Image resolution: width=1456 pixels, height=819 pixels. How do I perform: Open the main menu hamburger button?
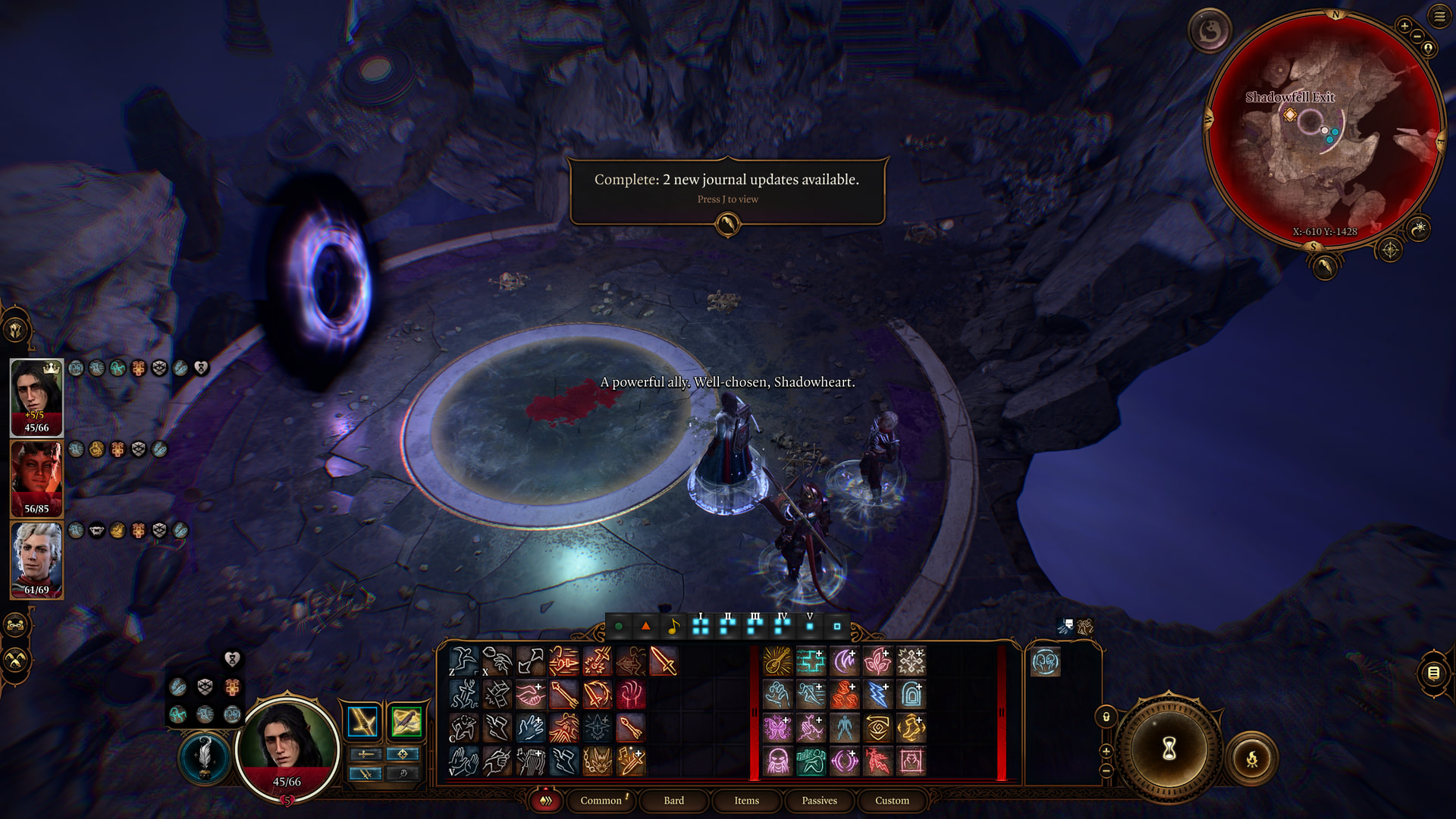click(x=1439, y=16)
